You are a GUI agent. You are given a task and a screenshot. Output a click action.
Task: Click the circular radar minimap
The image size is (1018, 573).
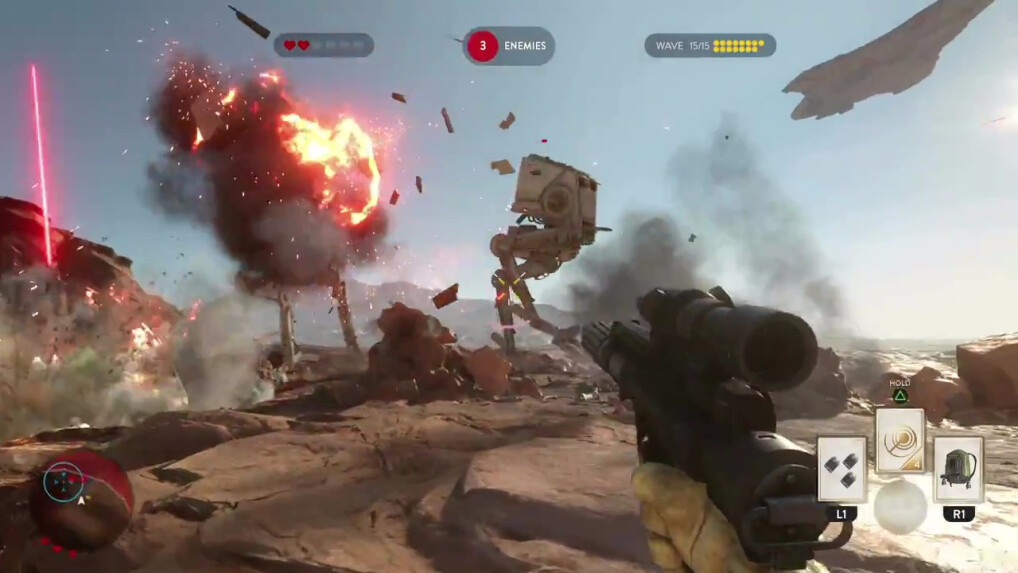[65, 483]
